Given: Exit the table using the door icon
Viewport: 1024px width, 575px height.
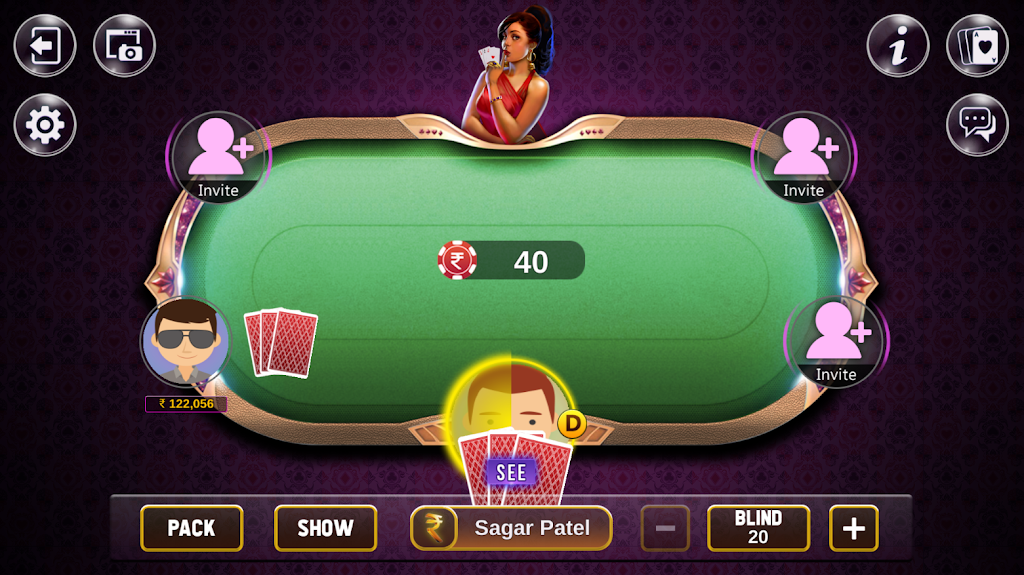Looking at the screenshot, I should [45, 46].
